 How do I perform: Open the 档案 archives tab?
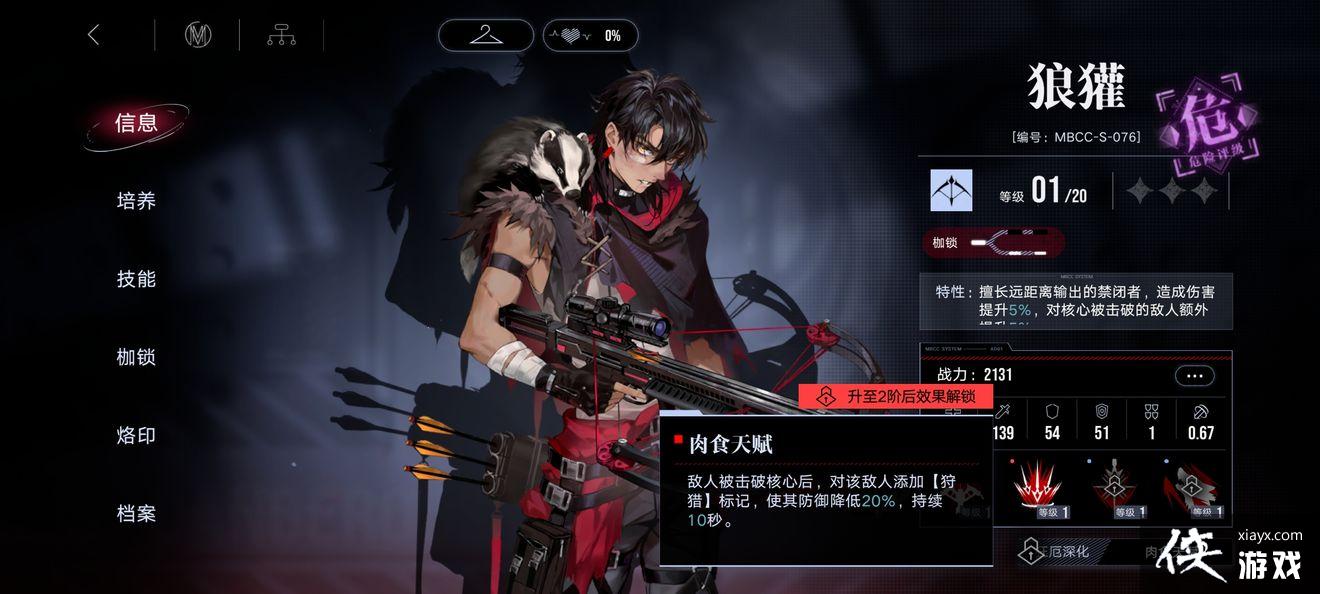[x=137, y=514]
